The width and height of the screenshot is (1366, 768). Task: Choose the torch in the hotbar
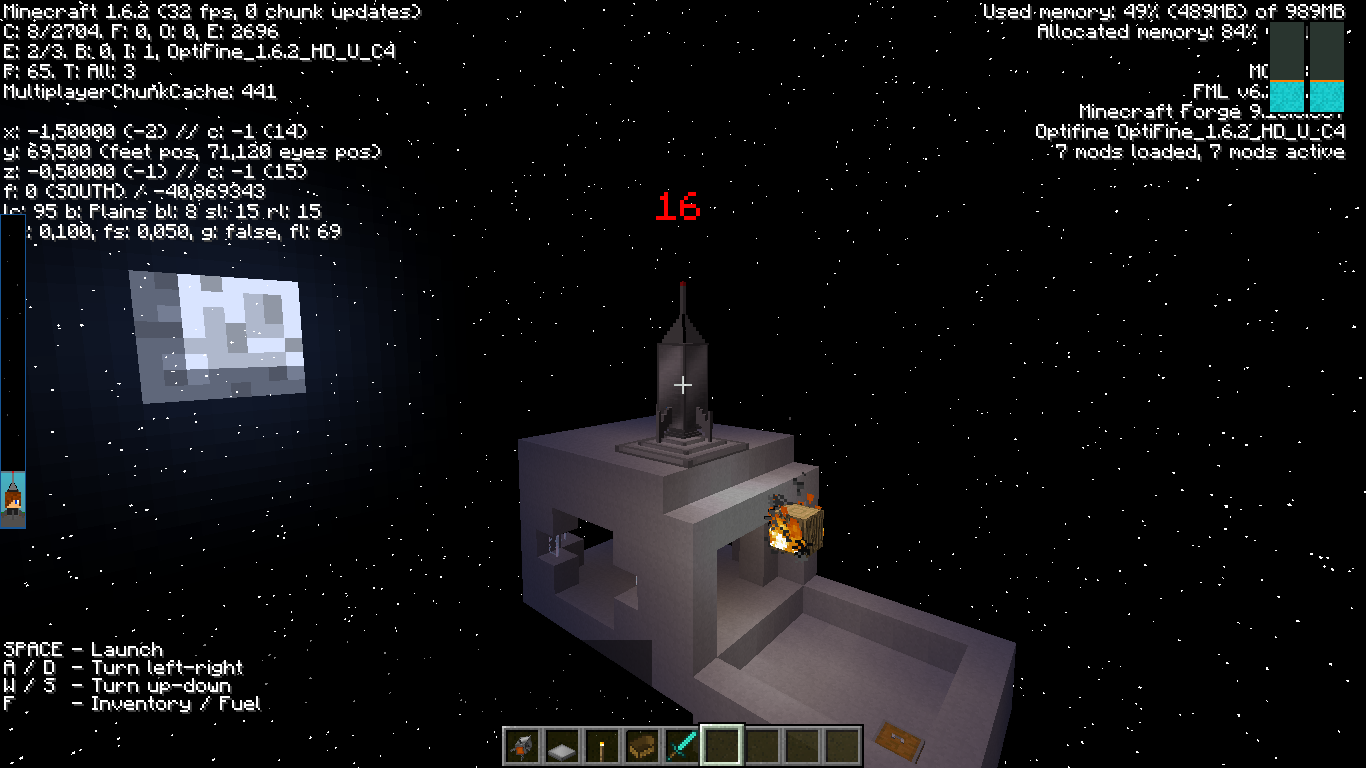(602, 746)
